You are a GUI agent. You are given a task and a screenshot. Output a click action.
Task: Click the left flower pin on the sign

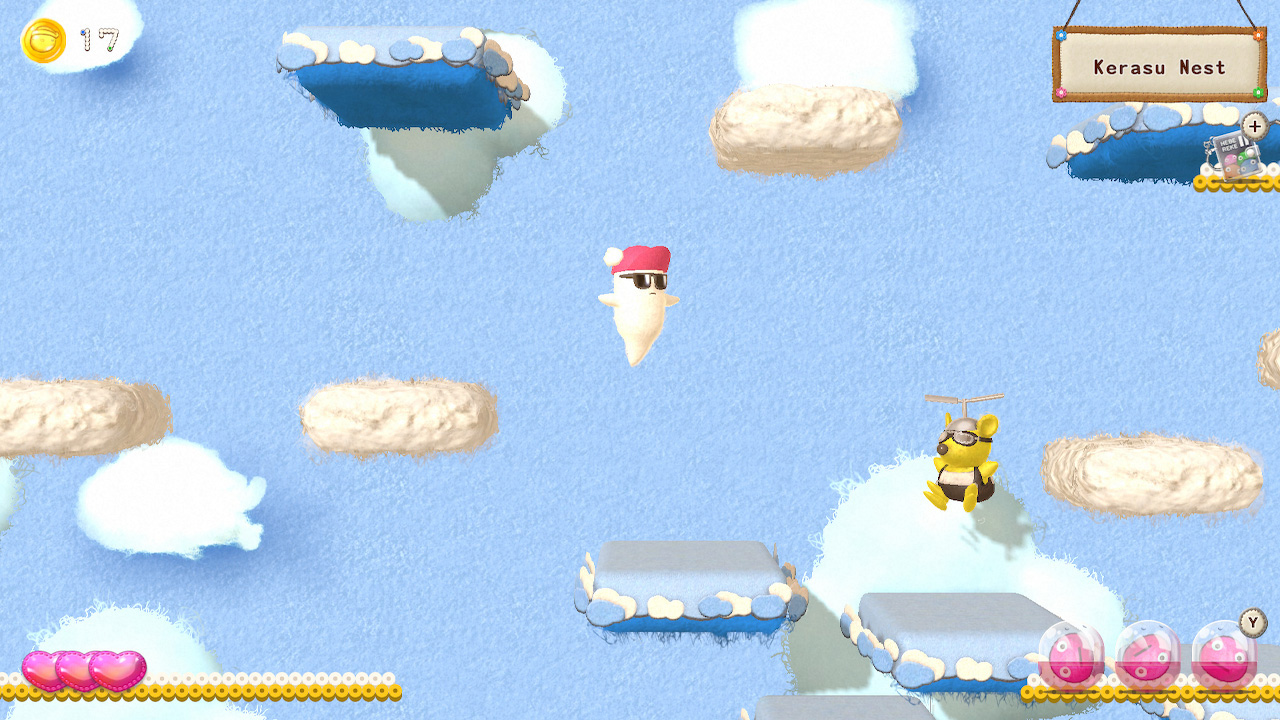[1061, 36]
